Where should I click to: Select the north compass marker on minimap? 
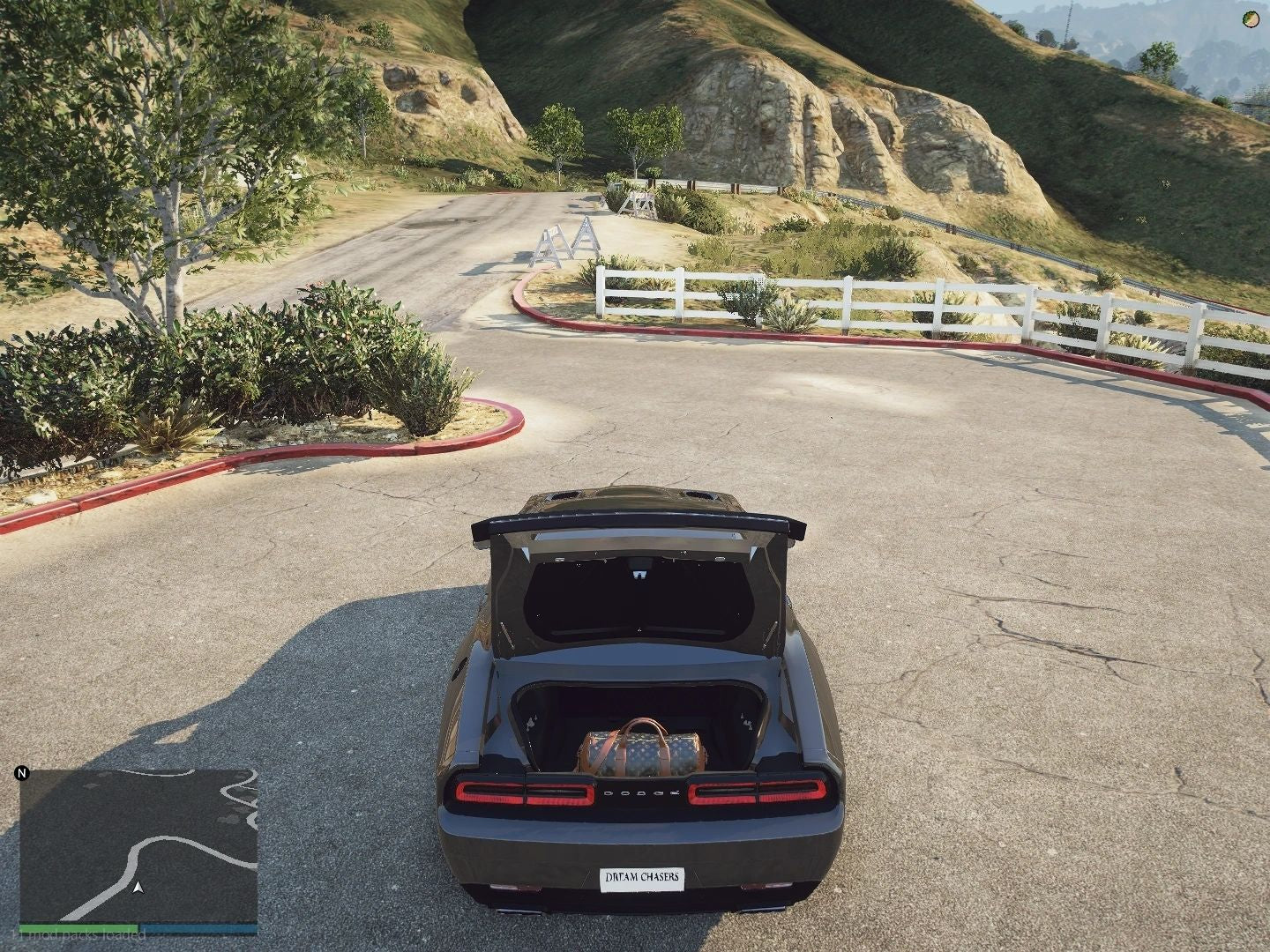(x=23, y=774)
